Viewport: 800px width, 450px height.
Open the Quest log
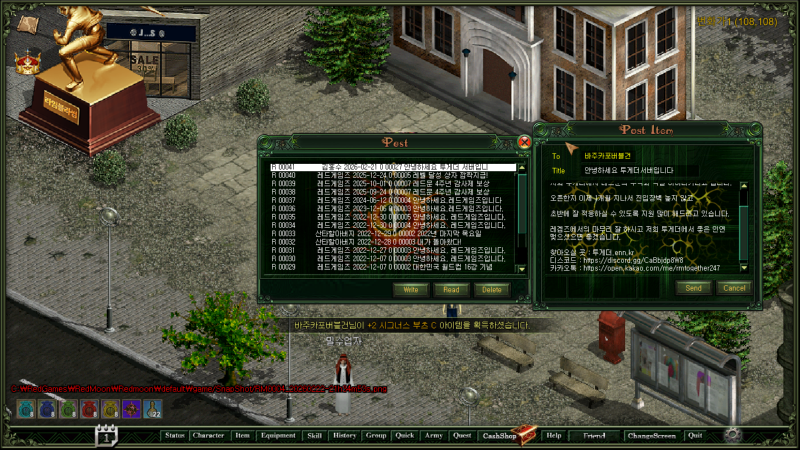point(461,436)
